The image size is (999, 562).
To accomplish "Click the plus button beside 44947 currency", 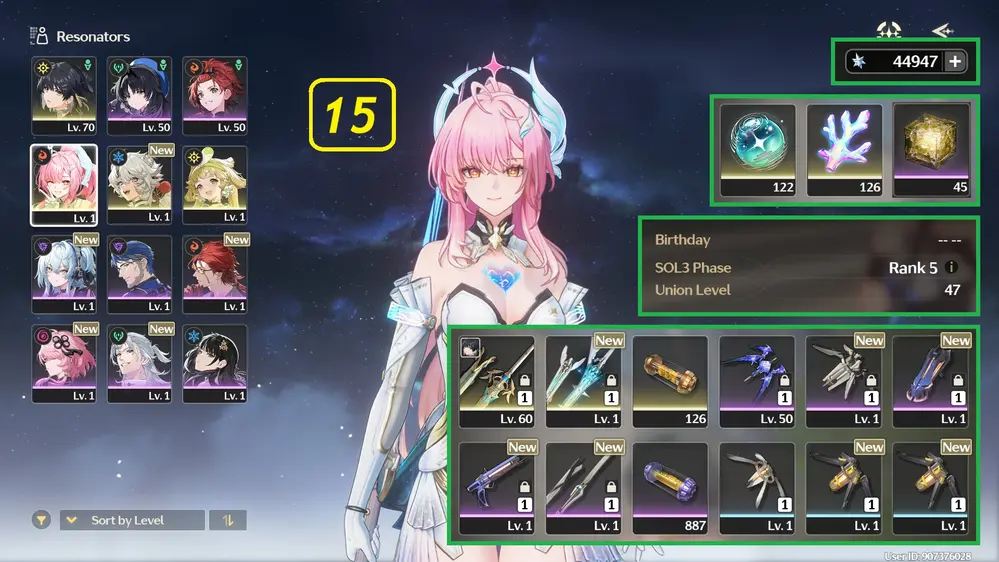I will 955,62.
